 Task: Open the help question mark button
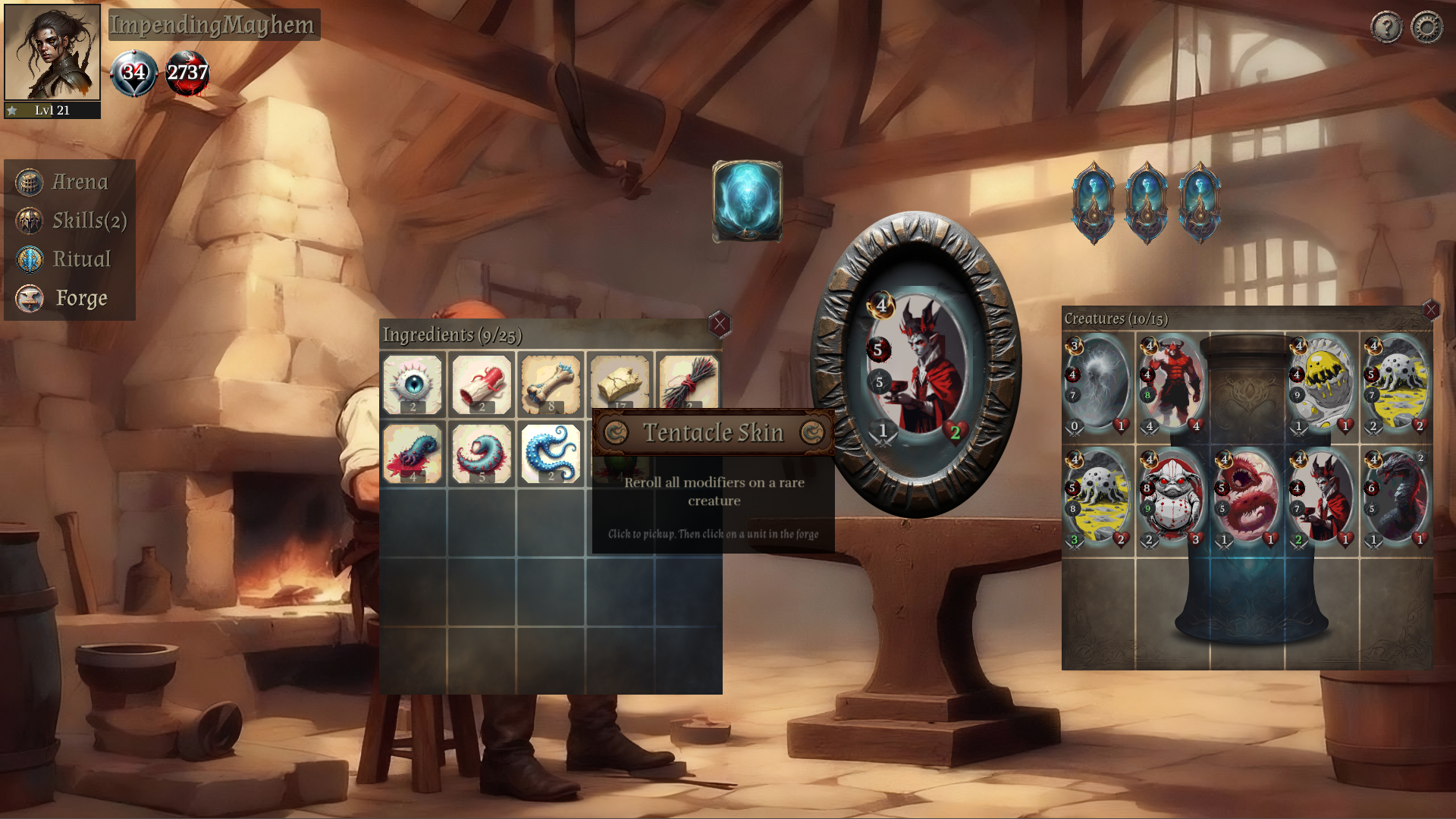pyautogui.click(x=1386, y=28)
